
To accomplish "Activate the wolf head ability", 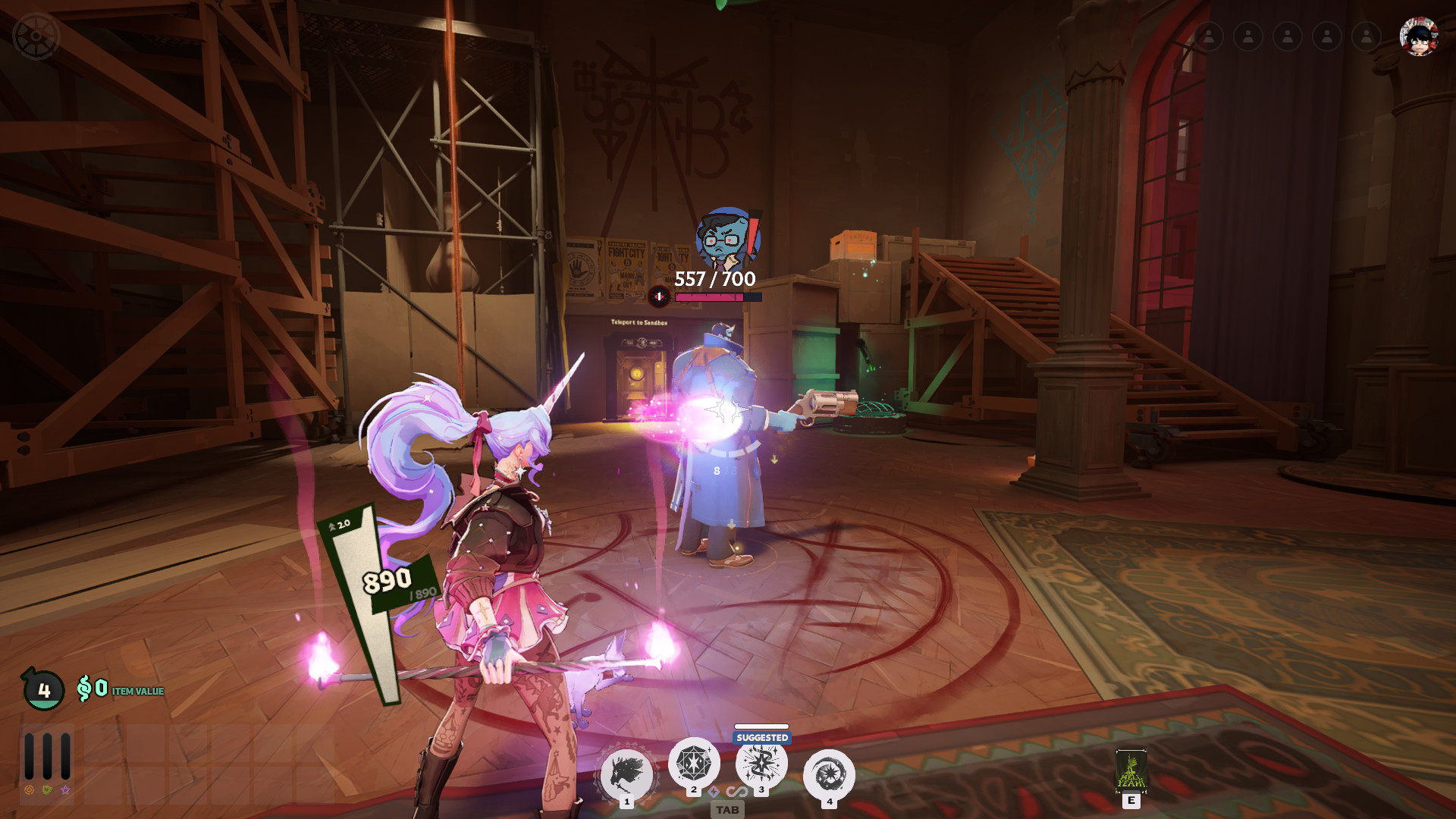I will coord(626,773).
